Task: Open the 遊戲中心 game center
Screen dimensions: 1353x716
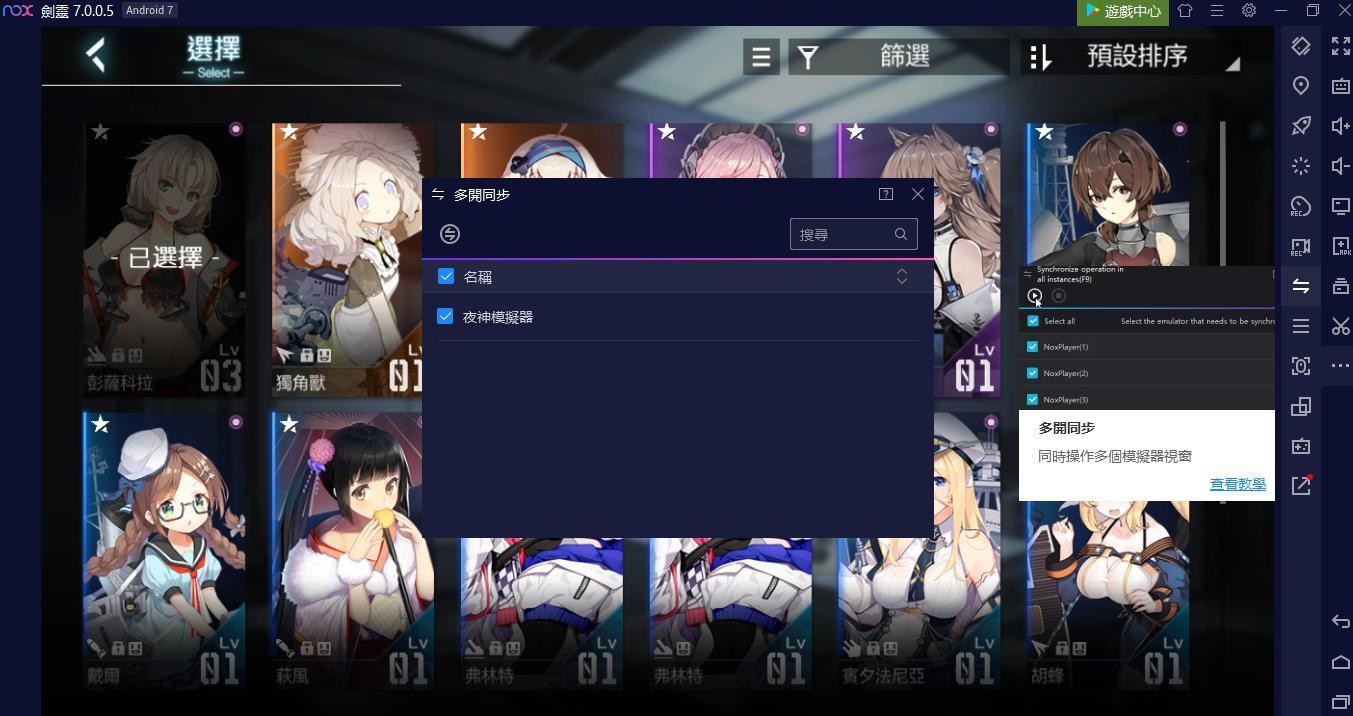Action: point(1123,11)
